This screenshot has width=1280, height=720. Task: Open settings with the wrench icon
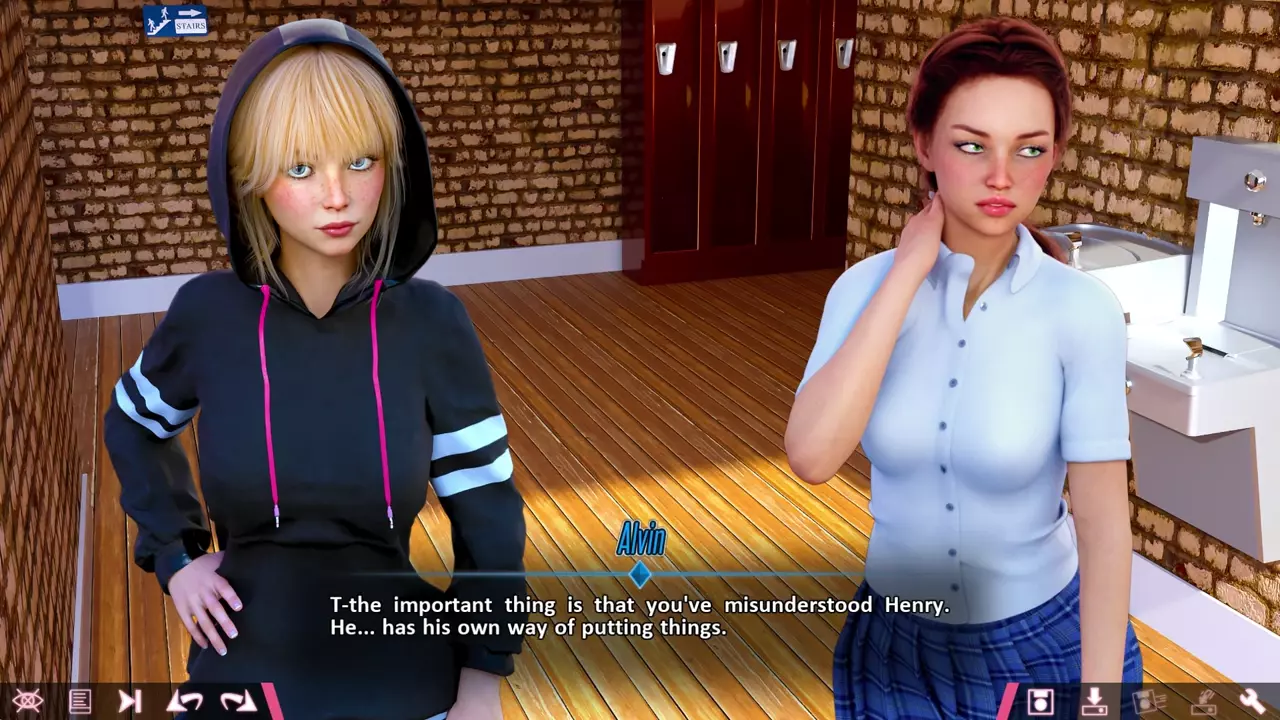tap(1252, 701)
